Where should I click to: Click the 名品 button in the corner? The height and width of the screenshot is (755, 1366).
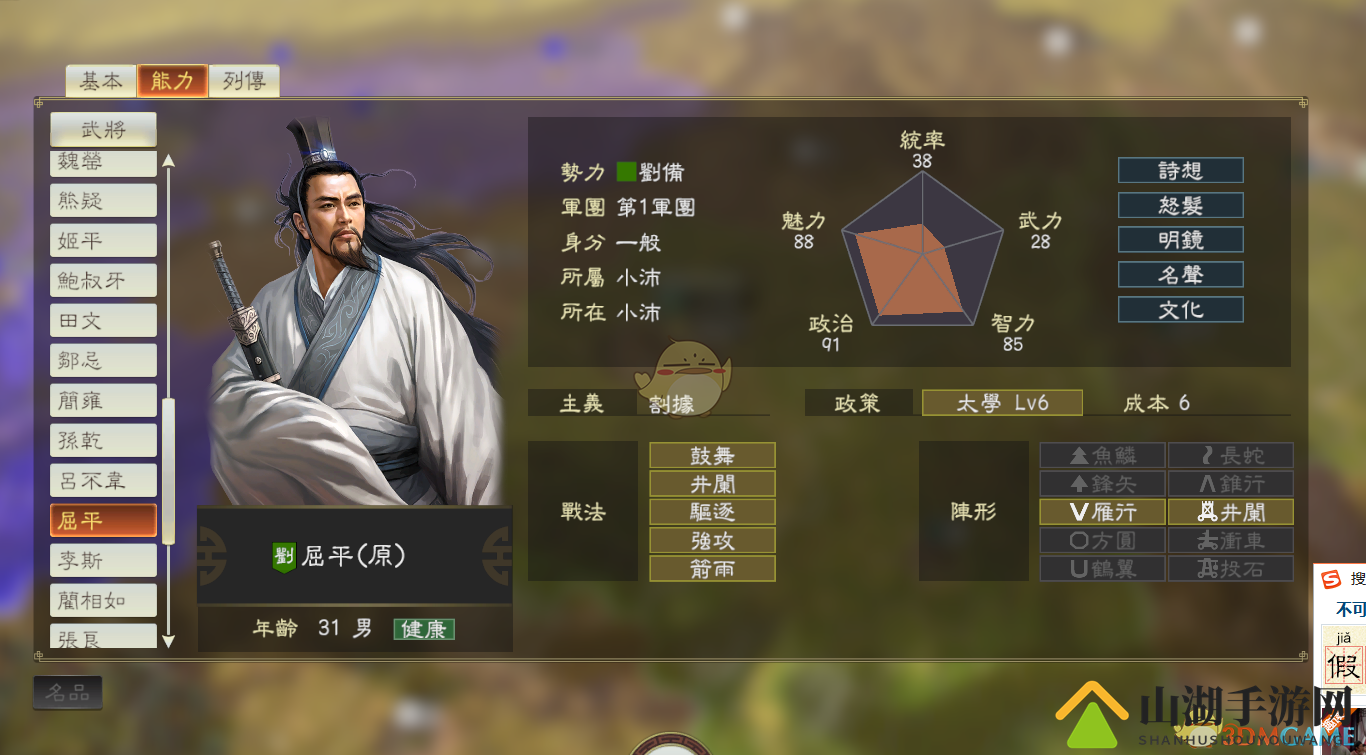[x=68, y=692]
